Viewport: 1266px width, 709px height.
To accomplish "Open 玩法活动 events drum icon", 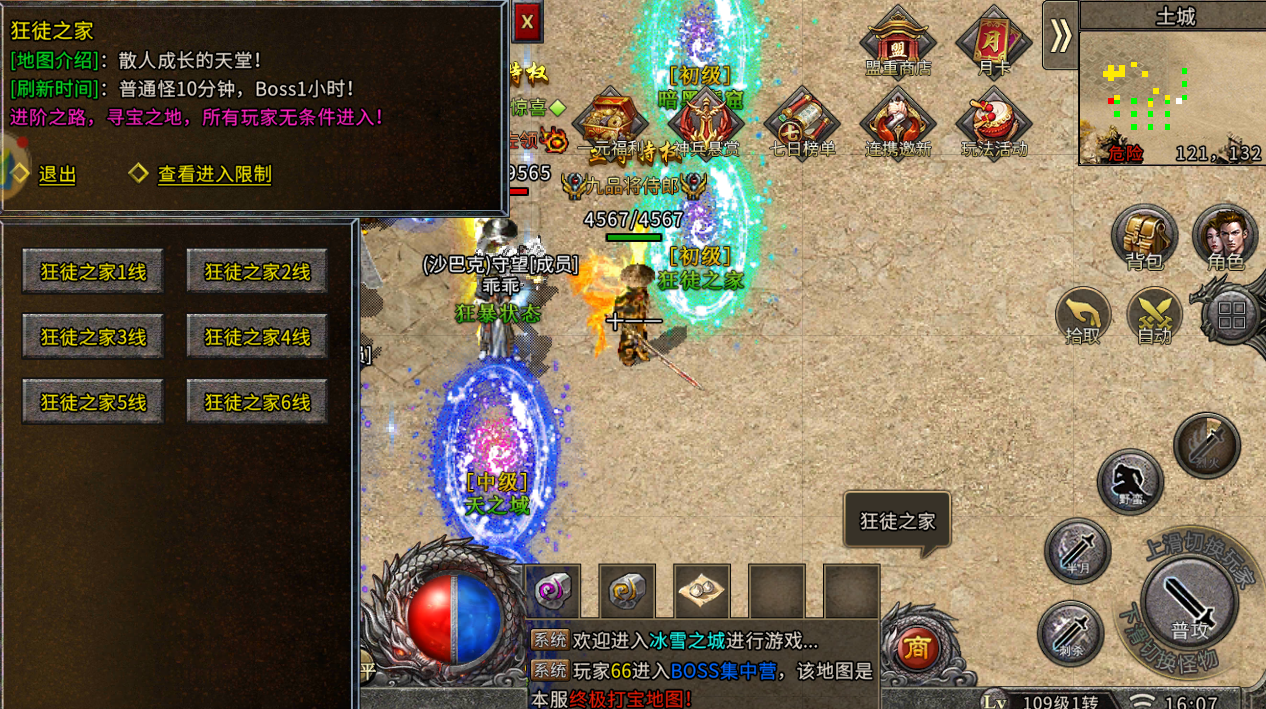I will point(993,122).
